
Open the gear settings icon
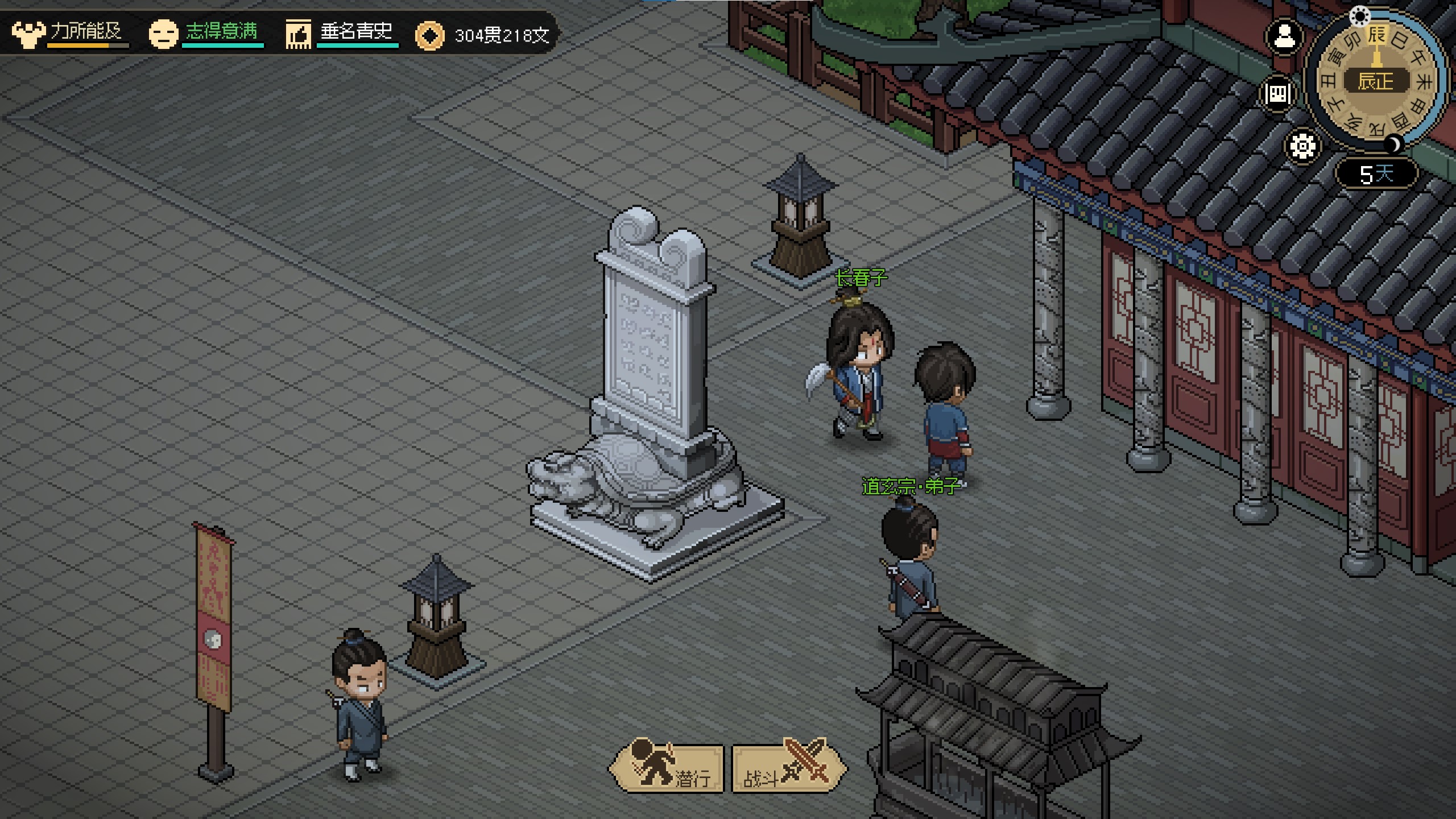point(1302,146)
